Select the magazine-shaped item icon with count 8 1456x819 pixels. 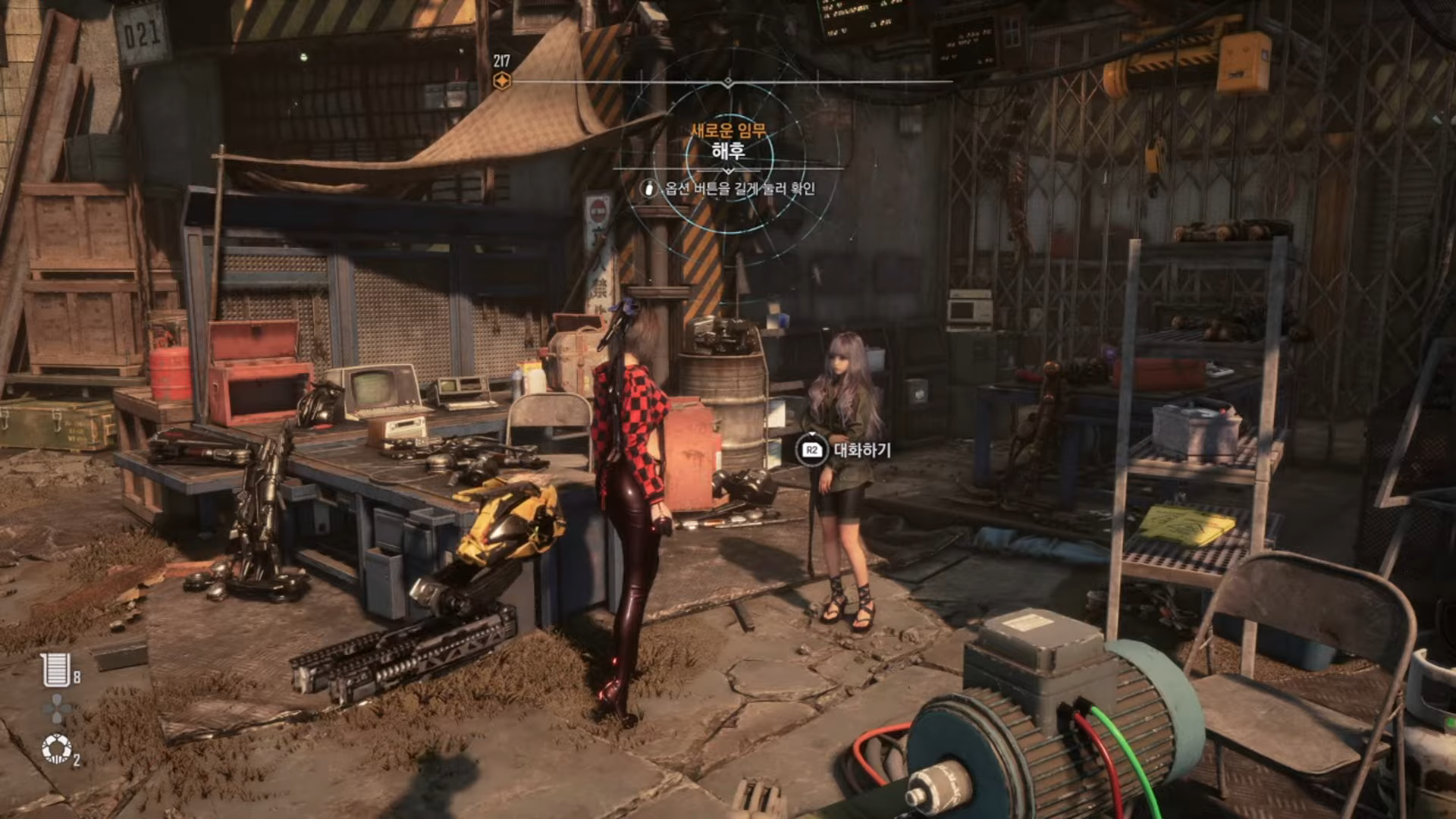[x=56, y=670]
